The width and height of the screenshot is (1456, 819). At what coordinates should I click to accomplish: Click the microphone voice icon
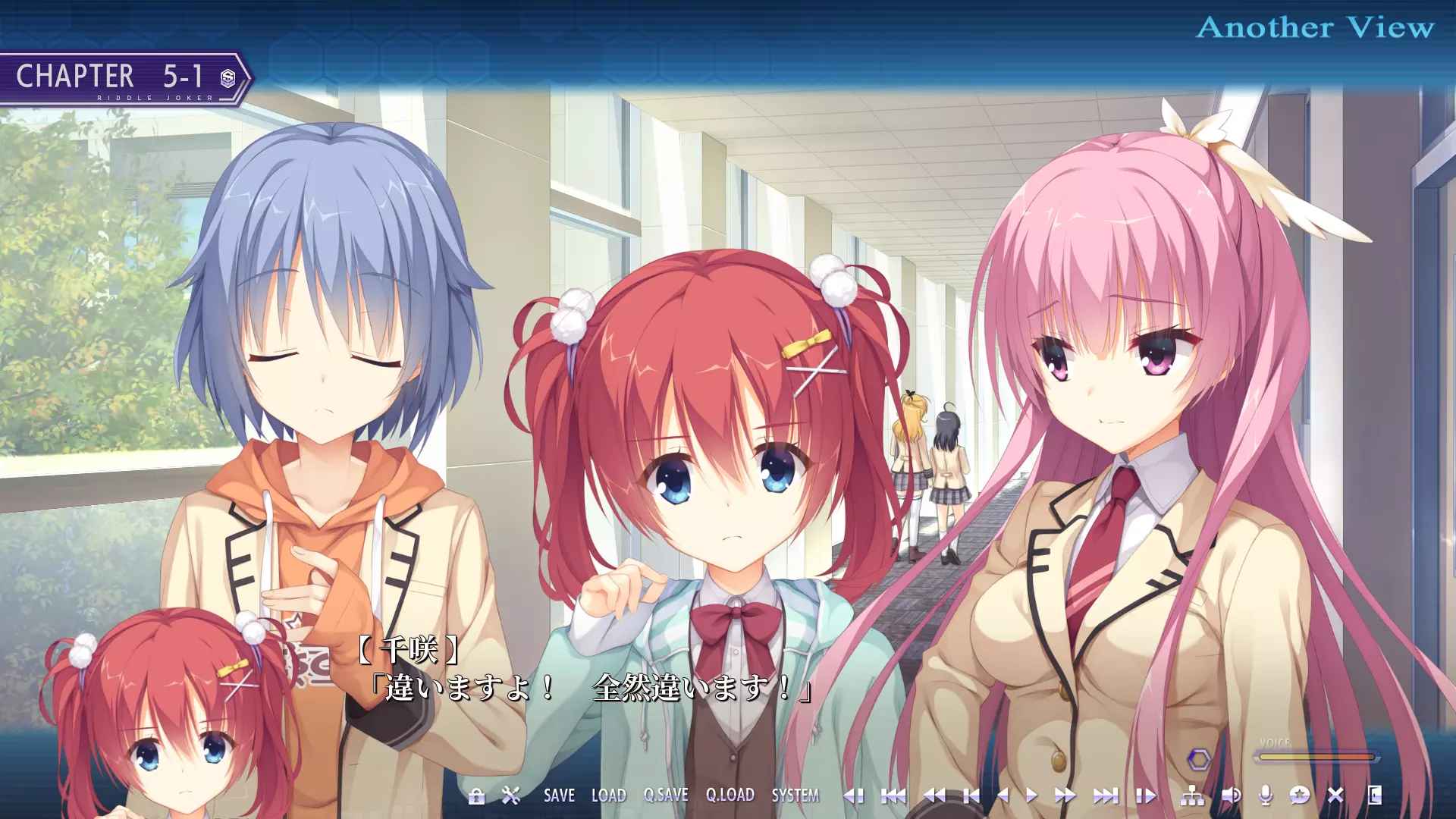click(x=1265, y=795)
